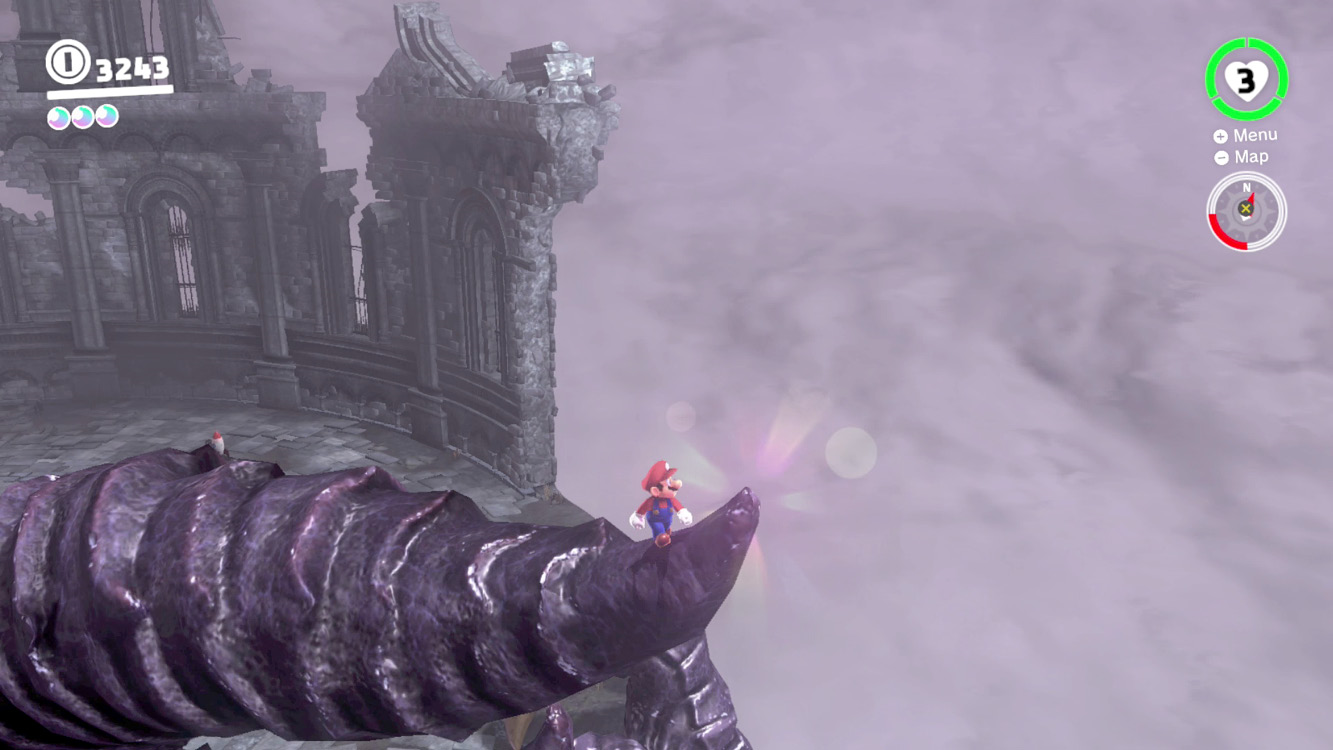The image size is (1333, 750).
Task: Click the minus symbol next to Map
Action: pyautogui.click(x=1221, y=156)
